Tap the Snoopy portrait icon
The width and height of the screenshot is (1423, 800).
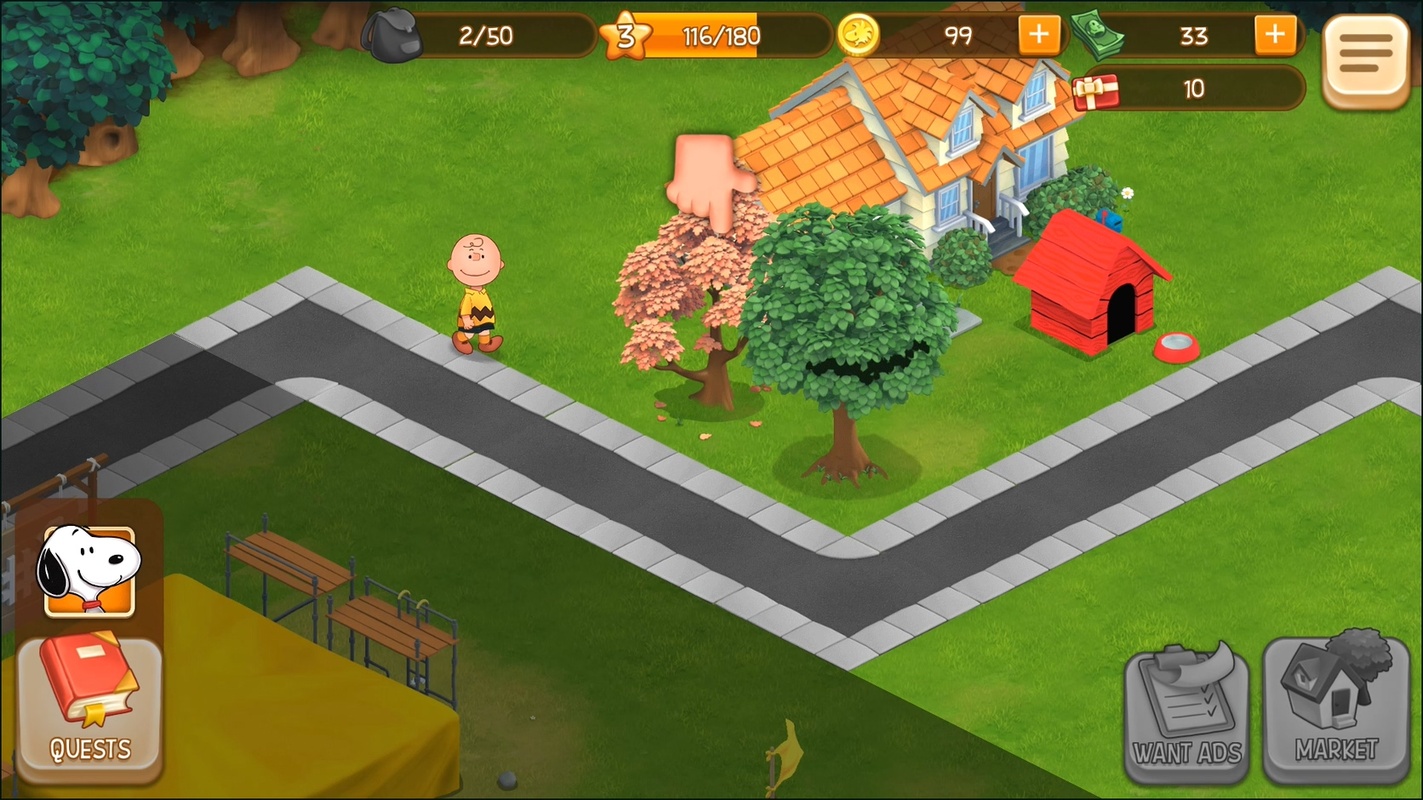[x=88, y=571]
